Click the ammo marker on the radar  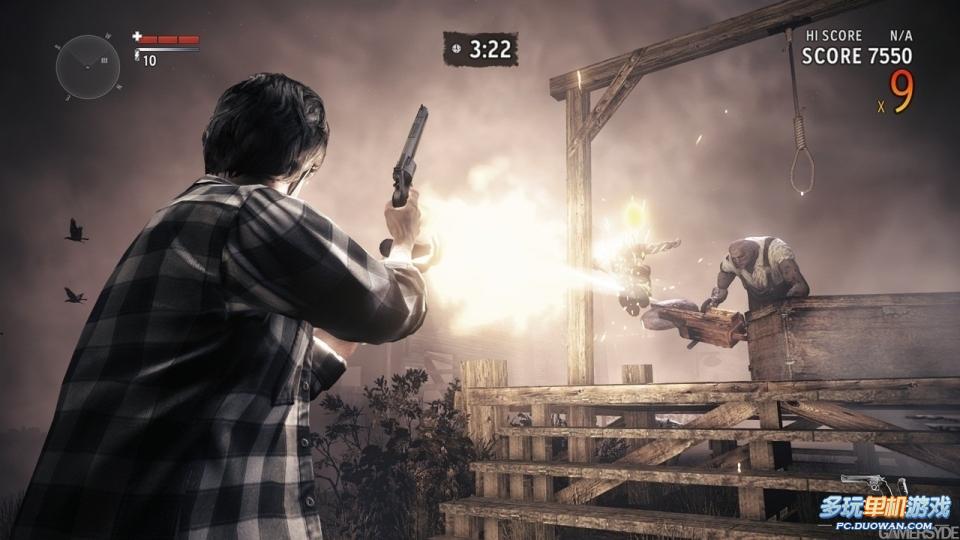pyautogui.click(x=105, y=61)
